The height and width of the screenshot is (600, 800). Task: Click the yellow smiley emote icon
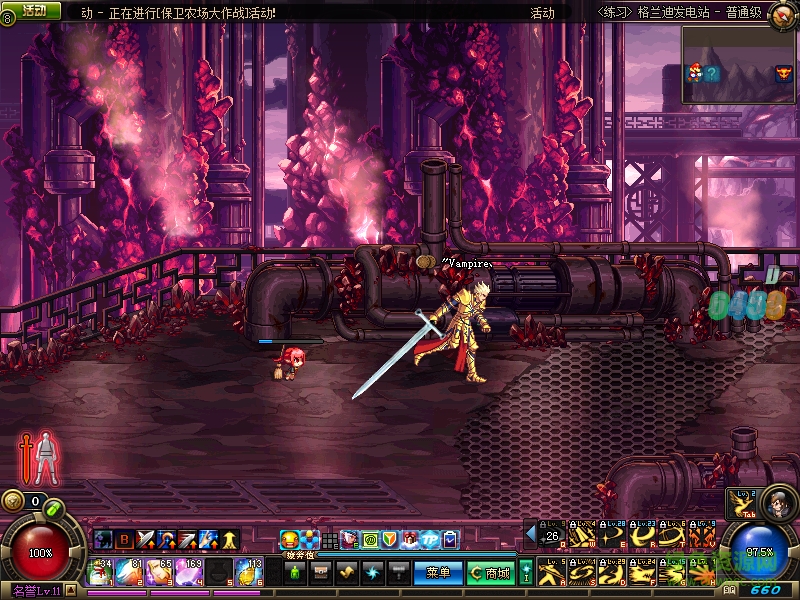289,540
